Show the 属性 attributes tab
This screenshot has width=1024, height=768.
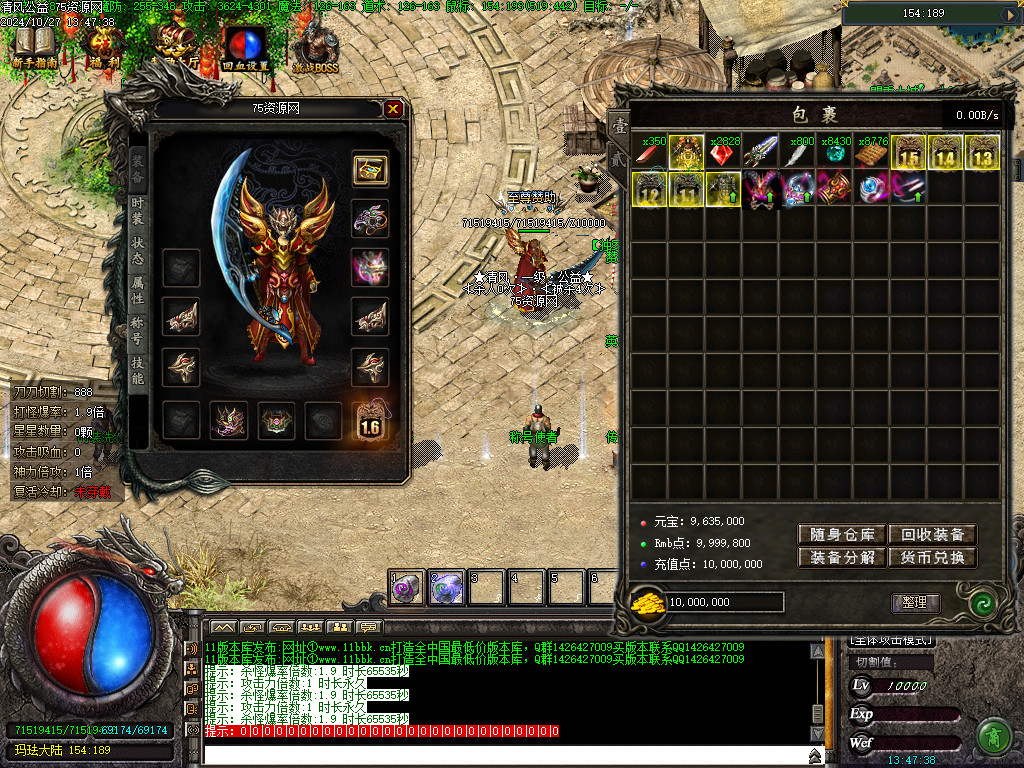click(x=138, y=290)
